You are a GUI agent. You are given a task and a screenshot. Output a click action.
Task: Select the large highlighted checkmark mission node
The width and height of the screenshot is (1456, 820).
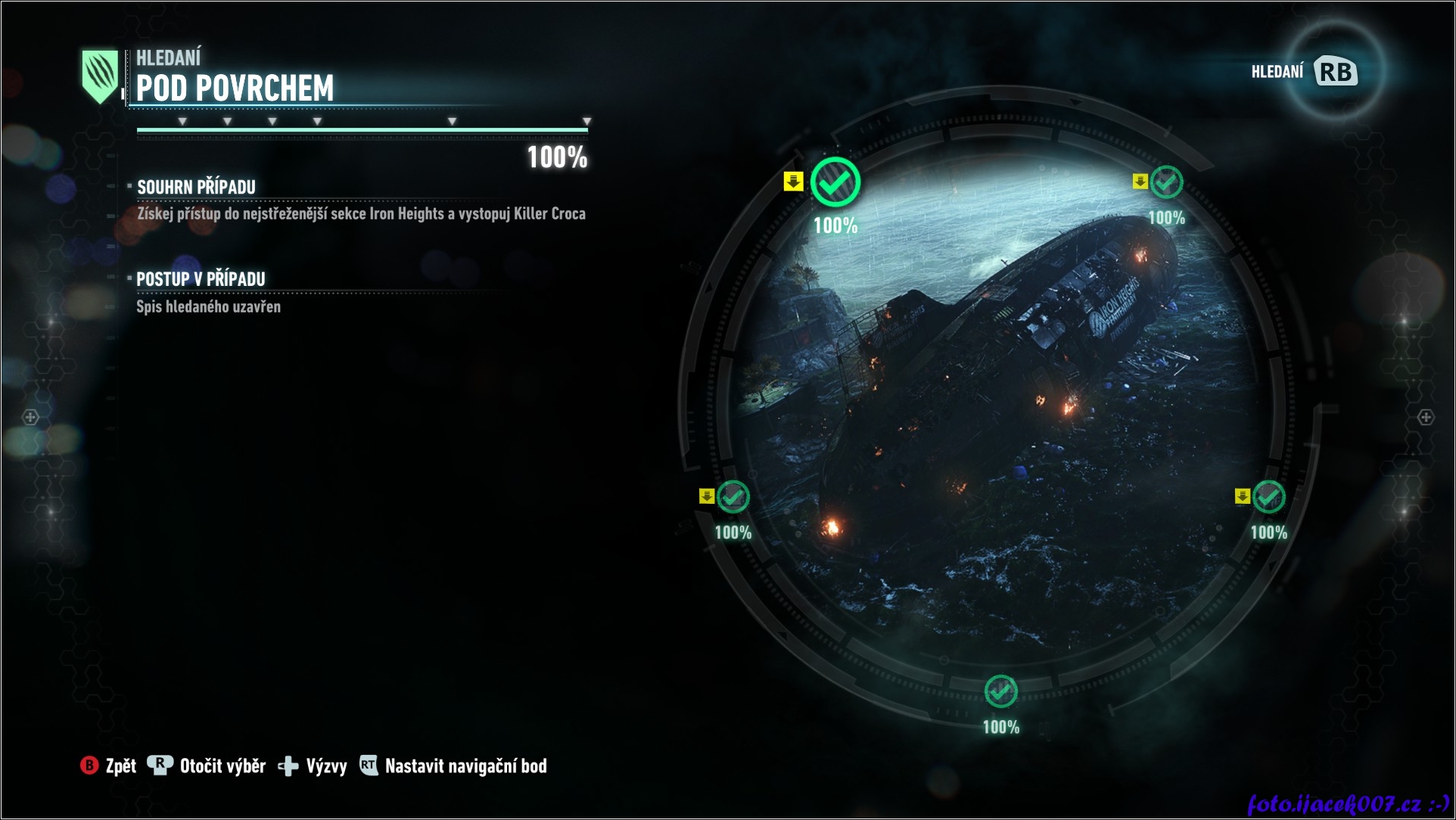coord(835,182)
